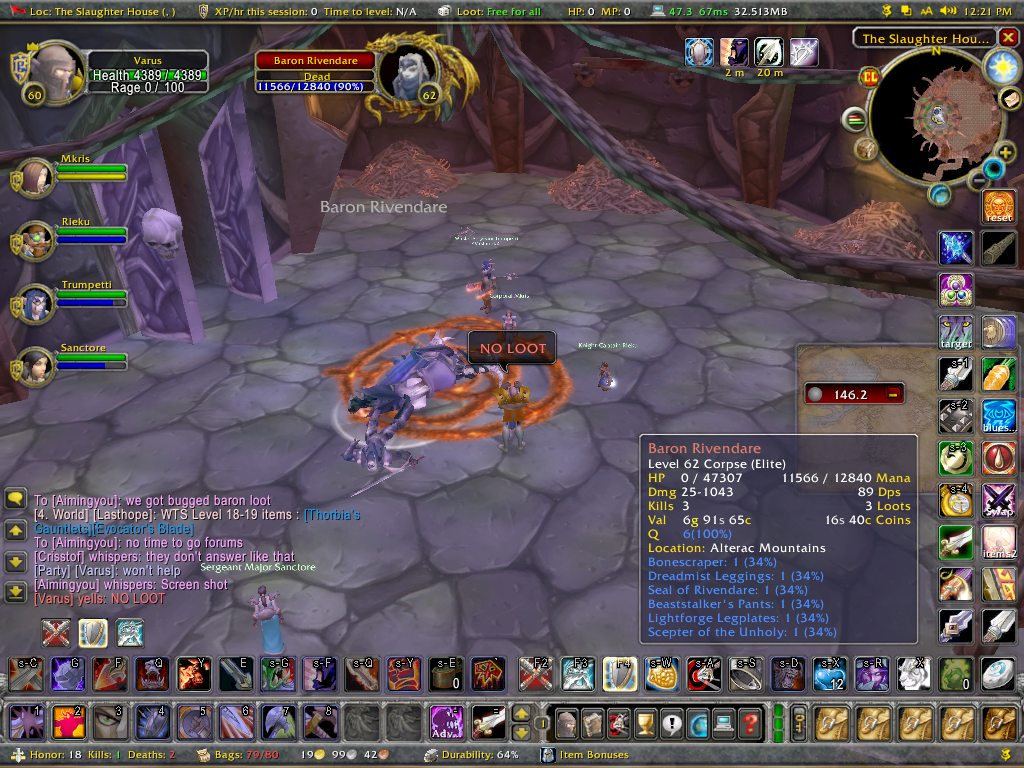
Task: Activate the orange skull 'reset' button
Action: (x=998, y=206)
